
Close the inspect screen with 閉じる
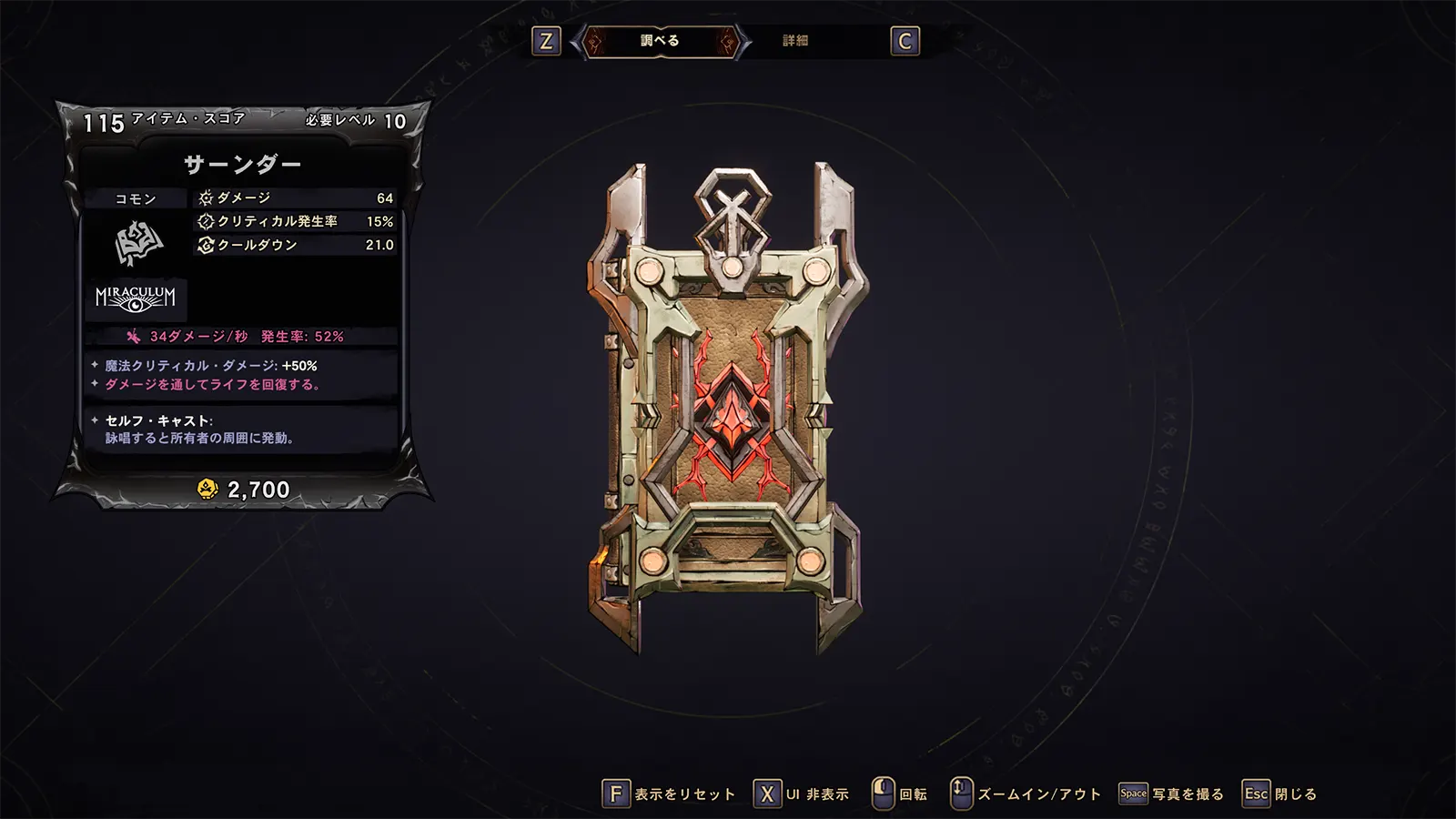tap(1280, 794)
